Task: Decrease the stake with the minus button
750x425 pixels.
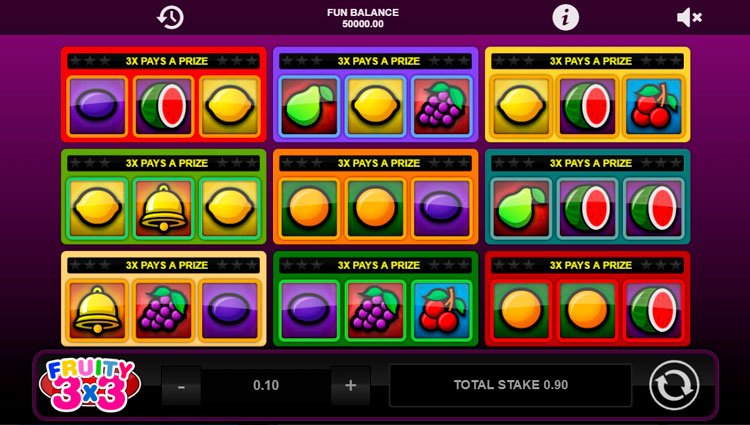Action: [181, 385]
